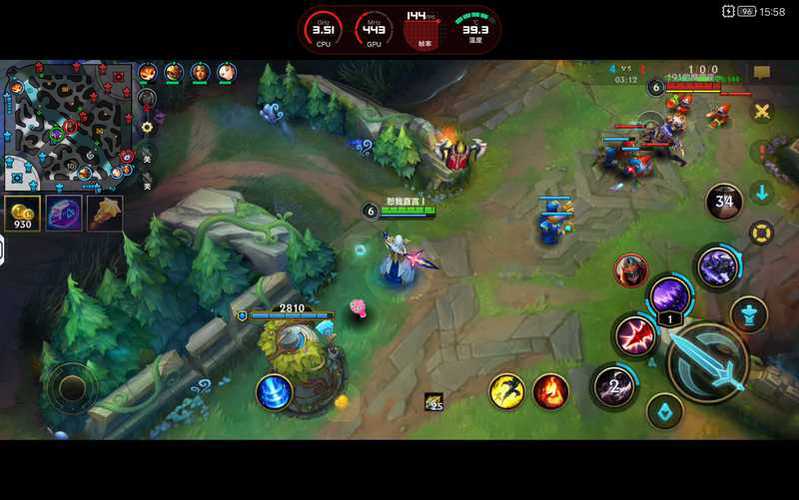The height and width of the screenshot is (500, 799).
Task: Tap the virtual movement joystick
Action: tap(71, 385)
